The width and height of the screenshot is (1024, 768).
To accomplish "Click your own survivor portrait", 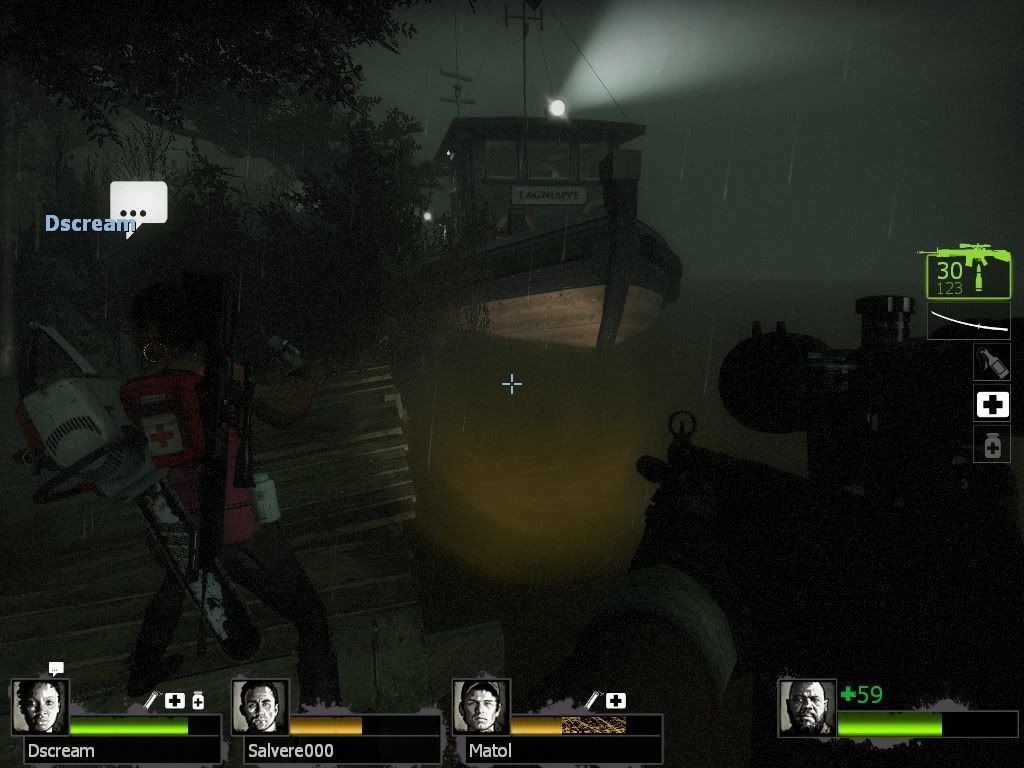I will click(807, 707).
